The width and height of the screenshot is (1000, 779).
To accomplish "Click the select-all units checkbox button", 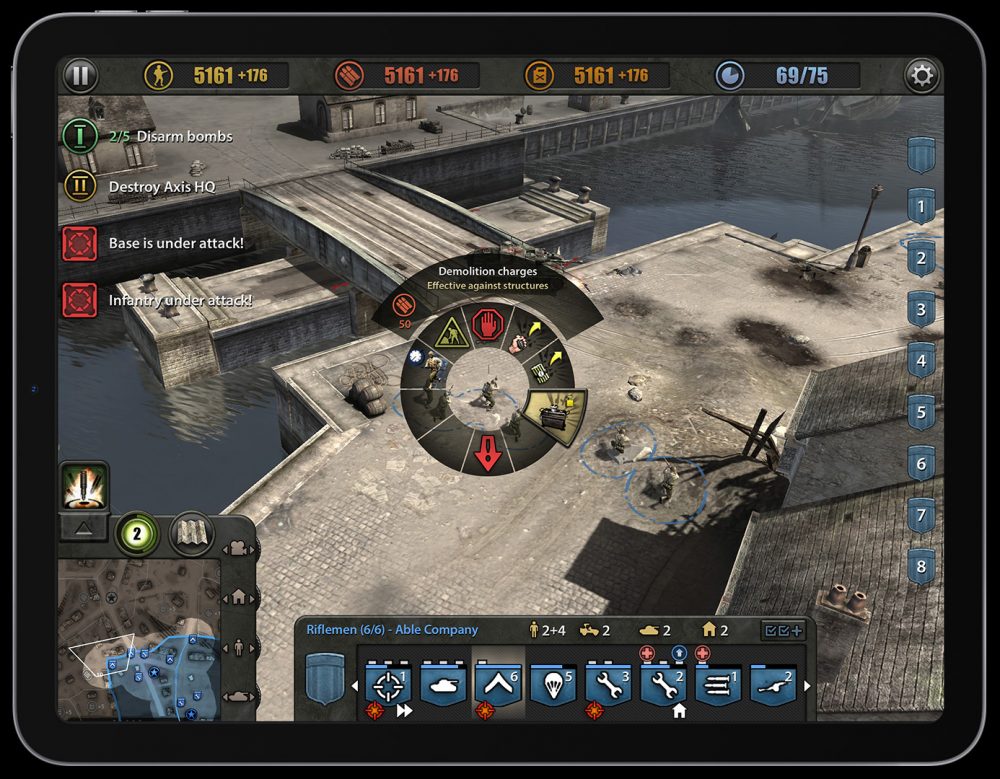I will [x=784, y=631].
